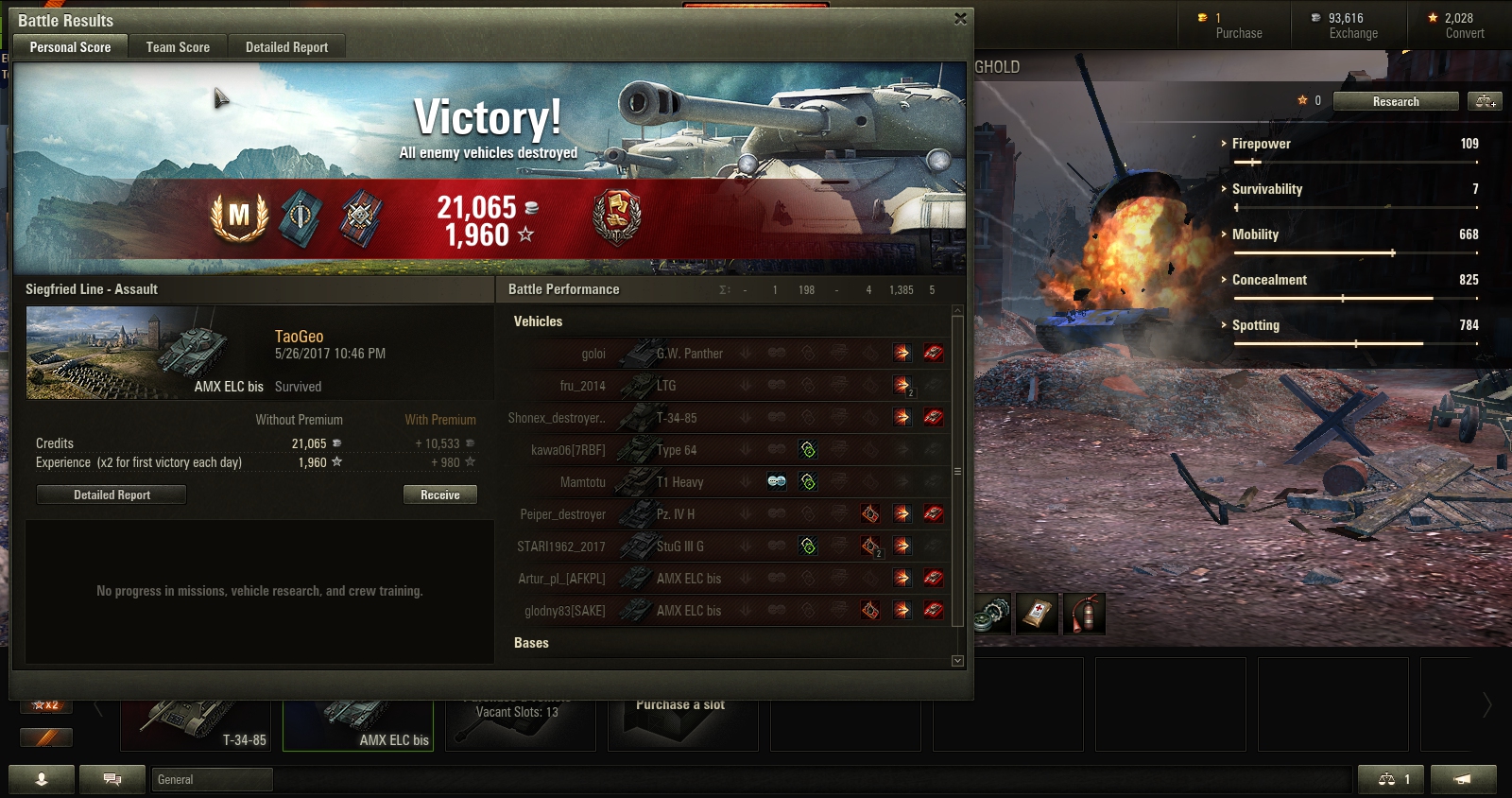
Task: Expand the Concealment stat
Action: click(1269, 280)
